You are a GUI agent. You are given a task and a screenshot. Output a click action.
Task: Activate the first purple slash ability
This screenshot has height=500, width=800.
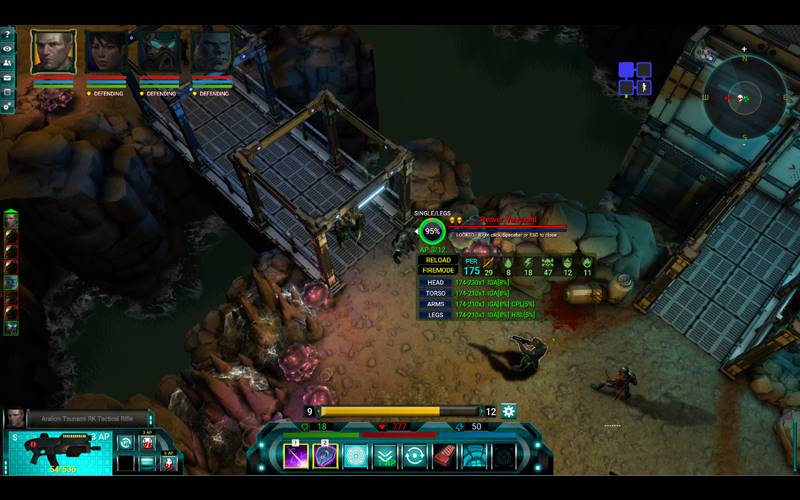tap(297, 456)
